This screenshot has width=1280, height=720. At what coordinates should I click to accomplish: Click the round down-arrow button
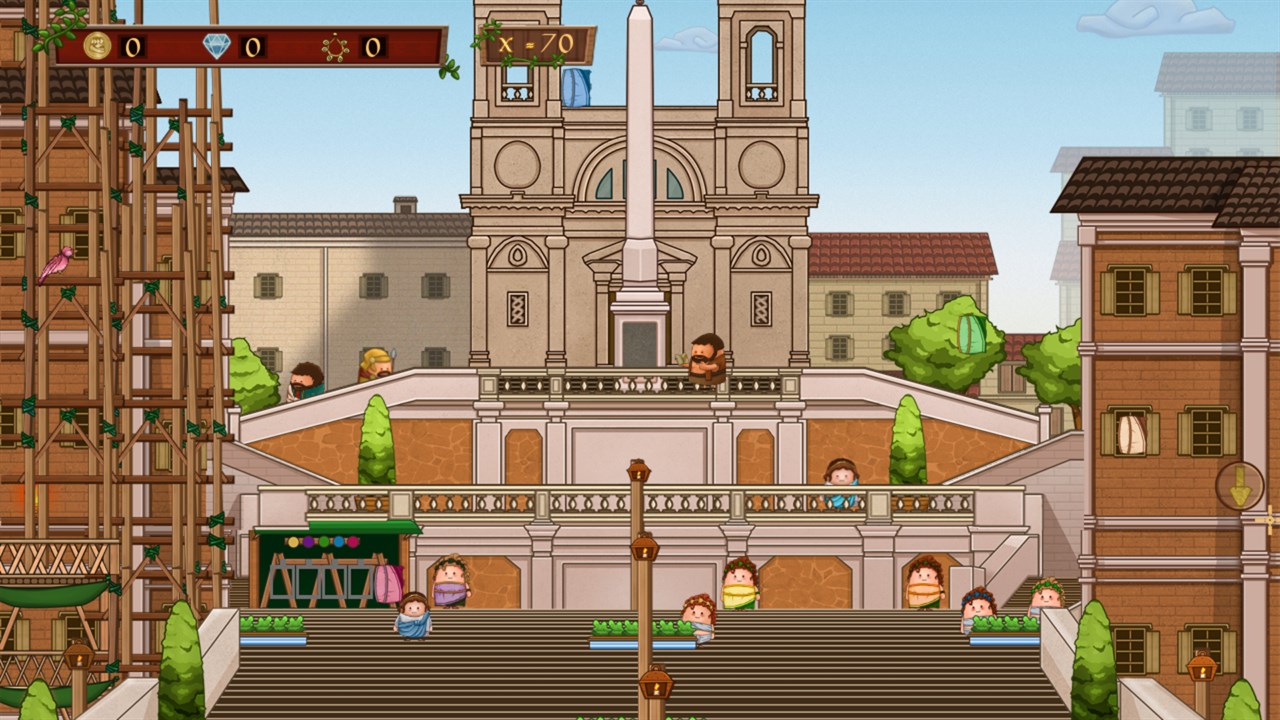point(1239,486)
